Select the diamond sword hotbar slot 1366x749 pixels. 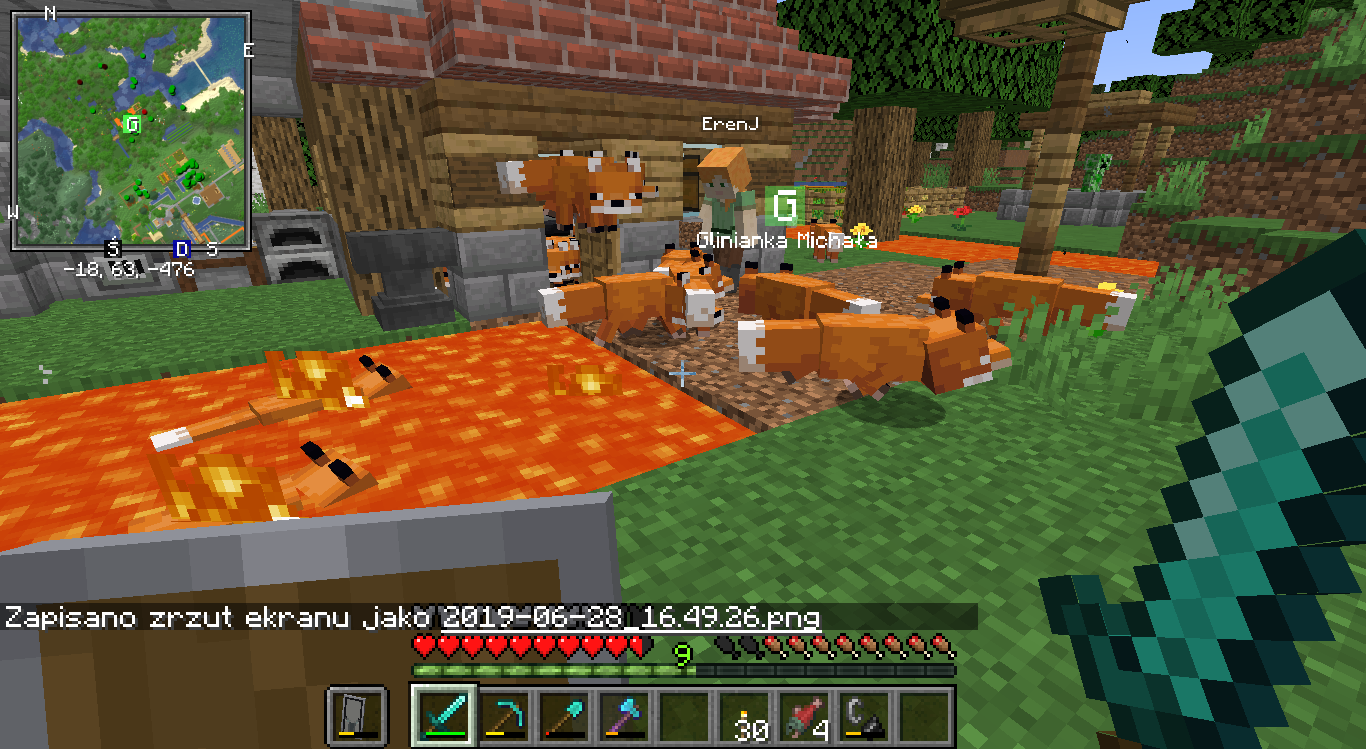click(444, 716)
